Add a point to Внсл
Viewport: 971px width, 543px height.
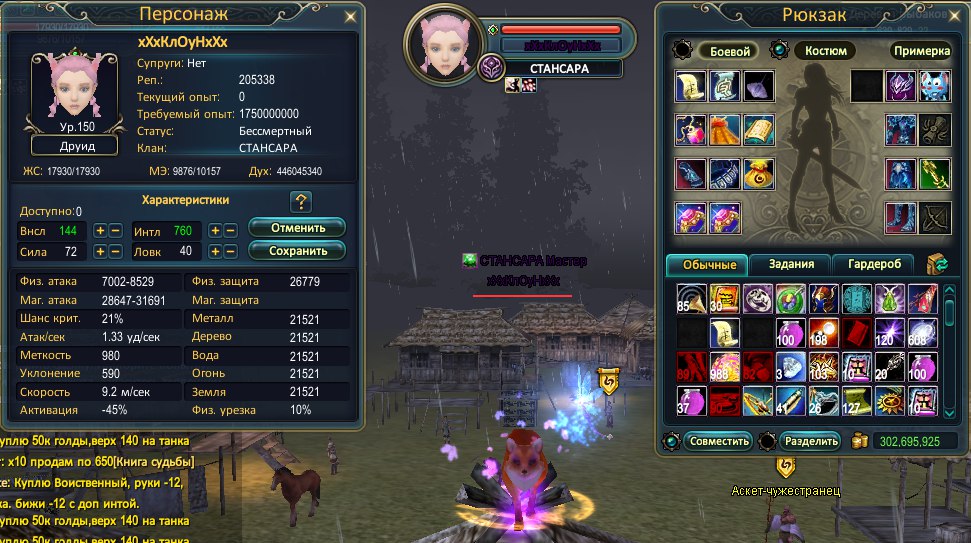tap(100, 231)
